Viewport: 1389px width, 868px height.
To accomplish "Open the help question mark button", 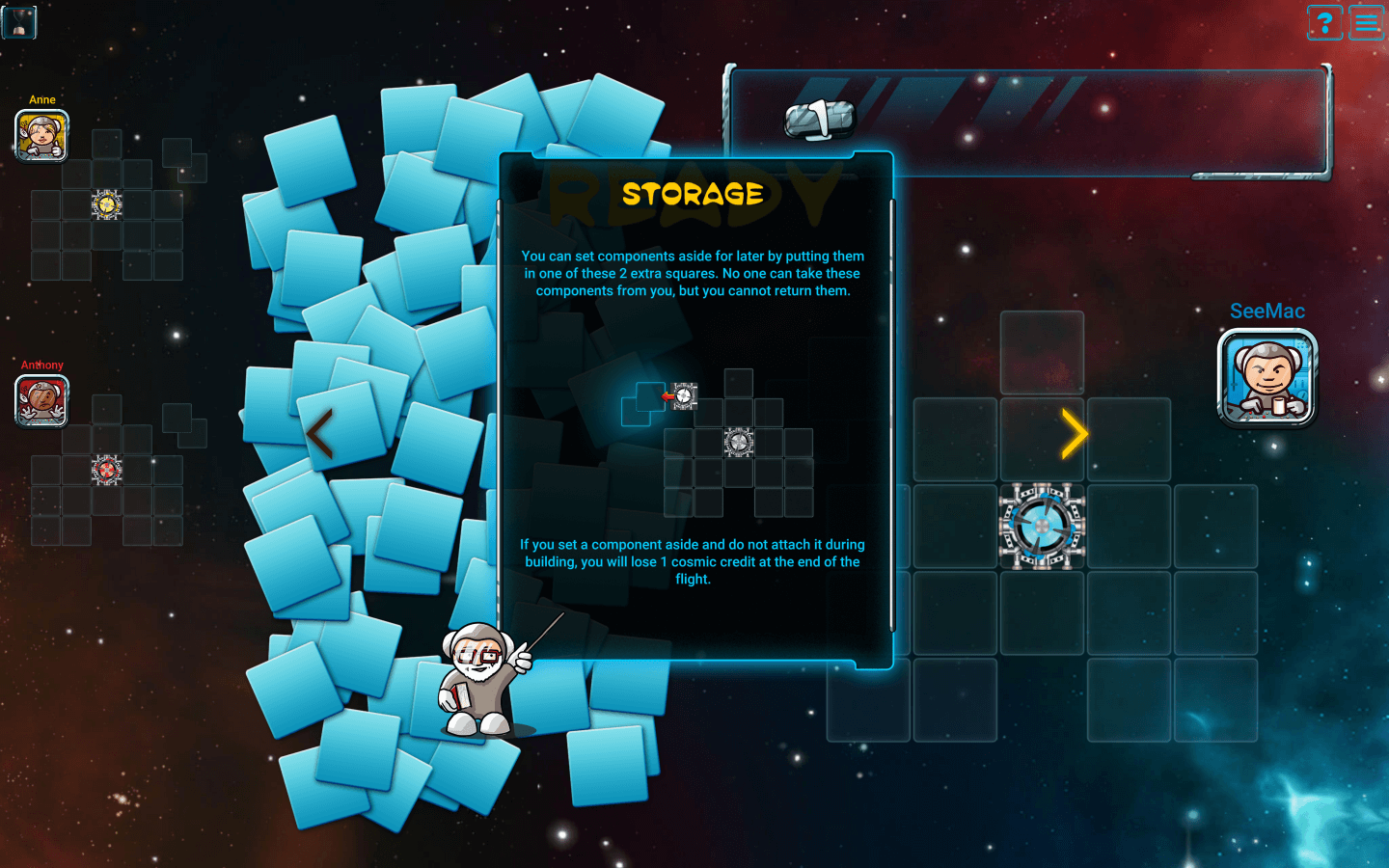I will point(1324,22).
